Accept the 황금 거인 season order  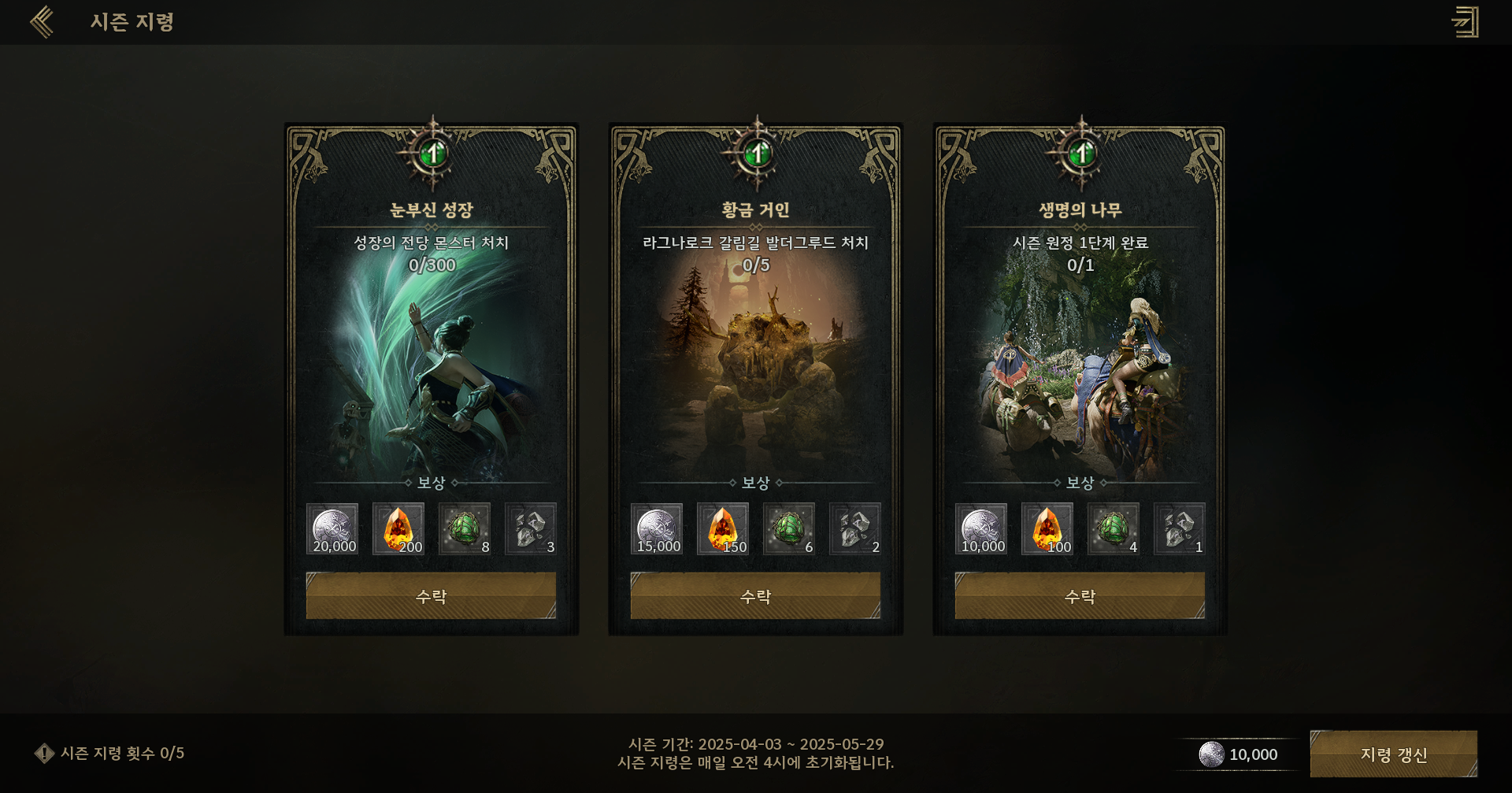(755, 596)
